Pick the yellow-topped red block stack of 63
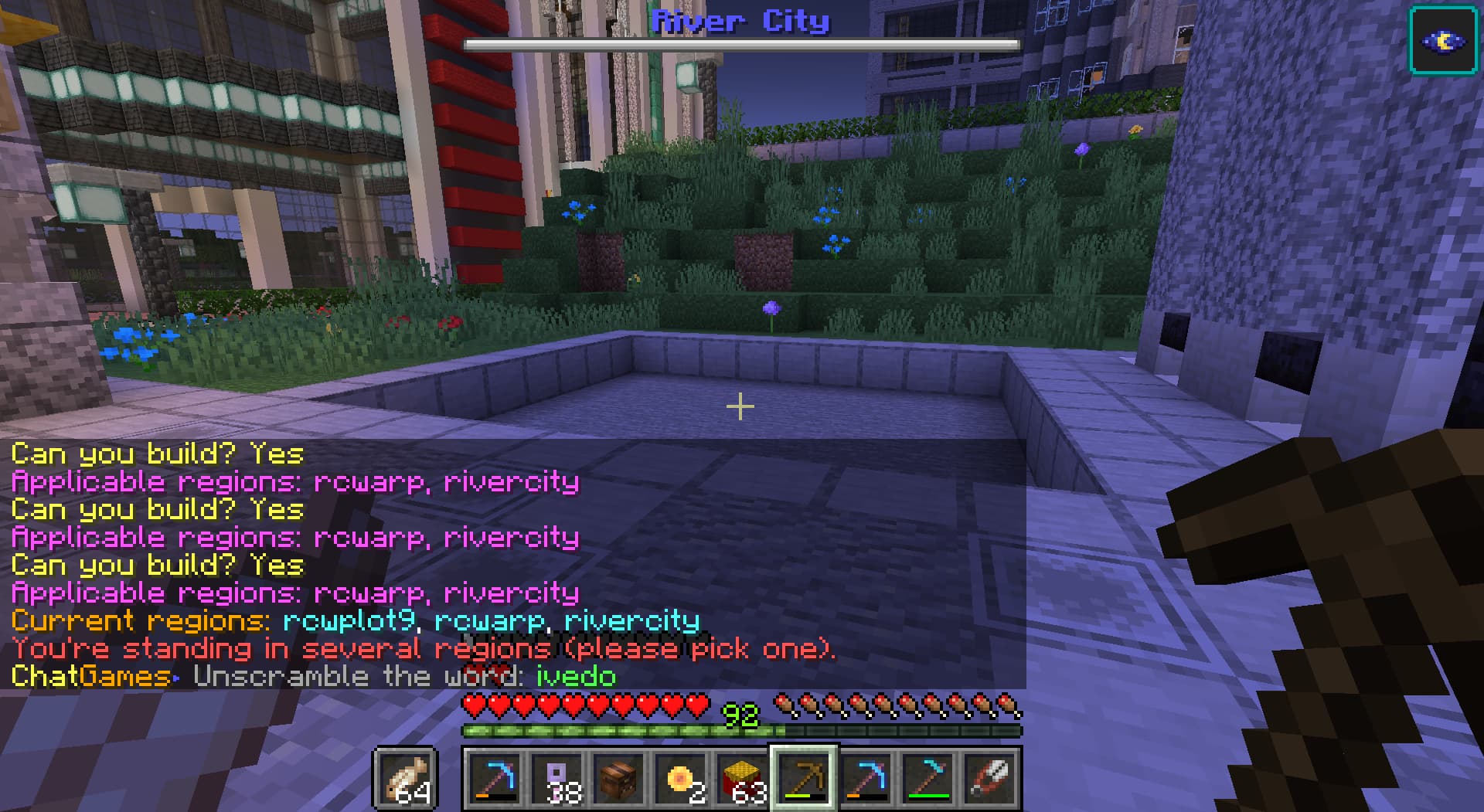Image resolution: width=1484 pixels, height=812 pixels. pos(742,778)
